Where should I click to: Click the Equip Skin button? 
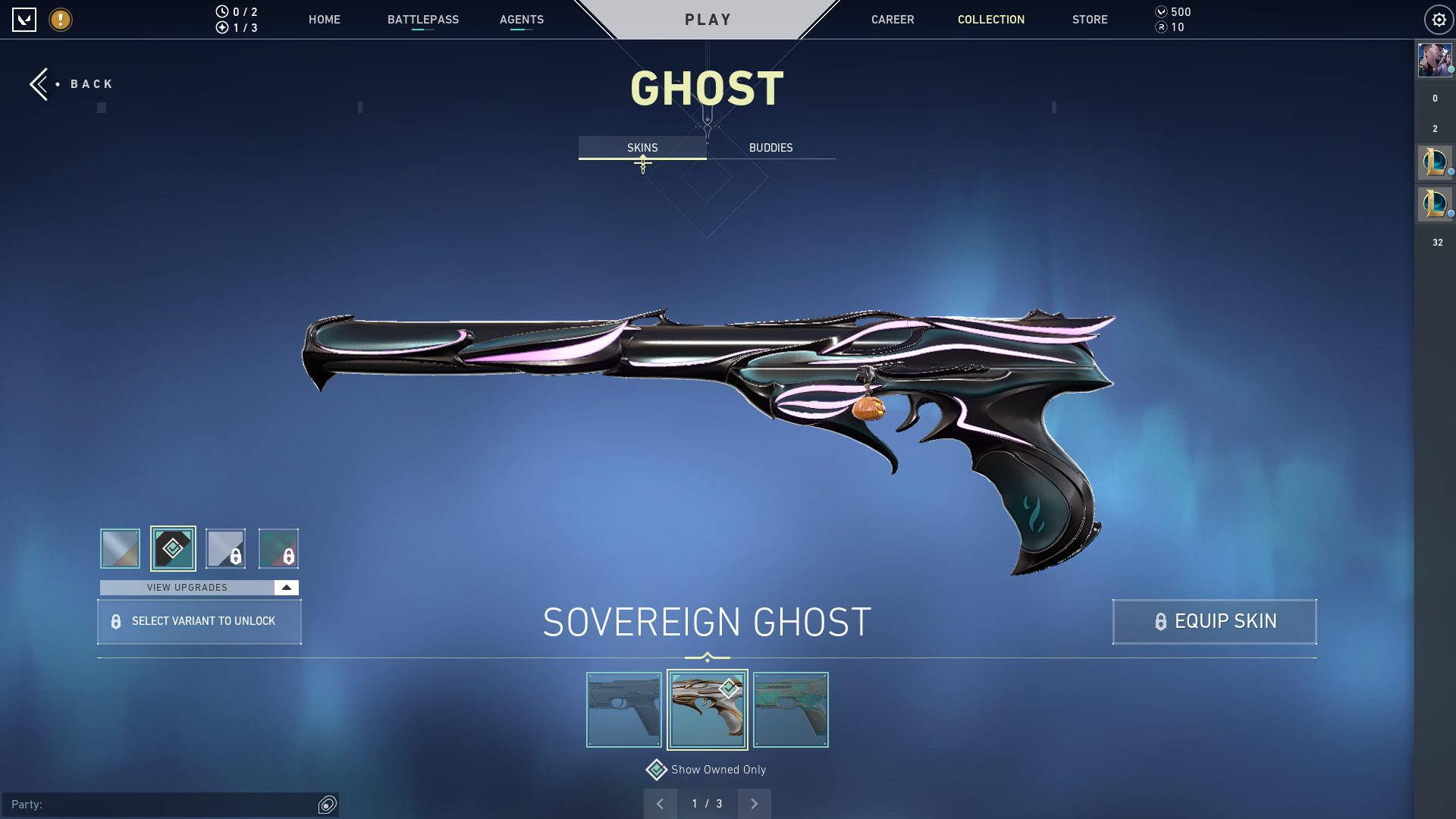pos(1214,621)
